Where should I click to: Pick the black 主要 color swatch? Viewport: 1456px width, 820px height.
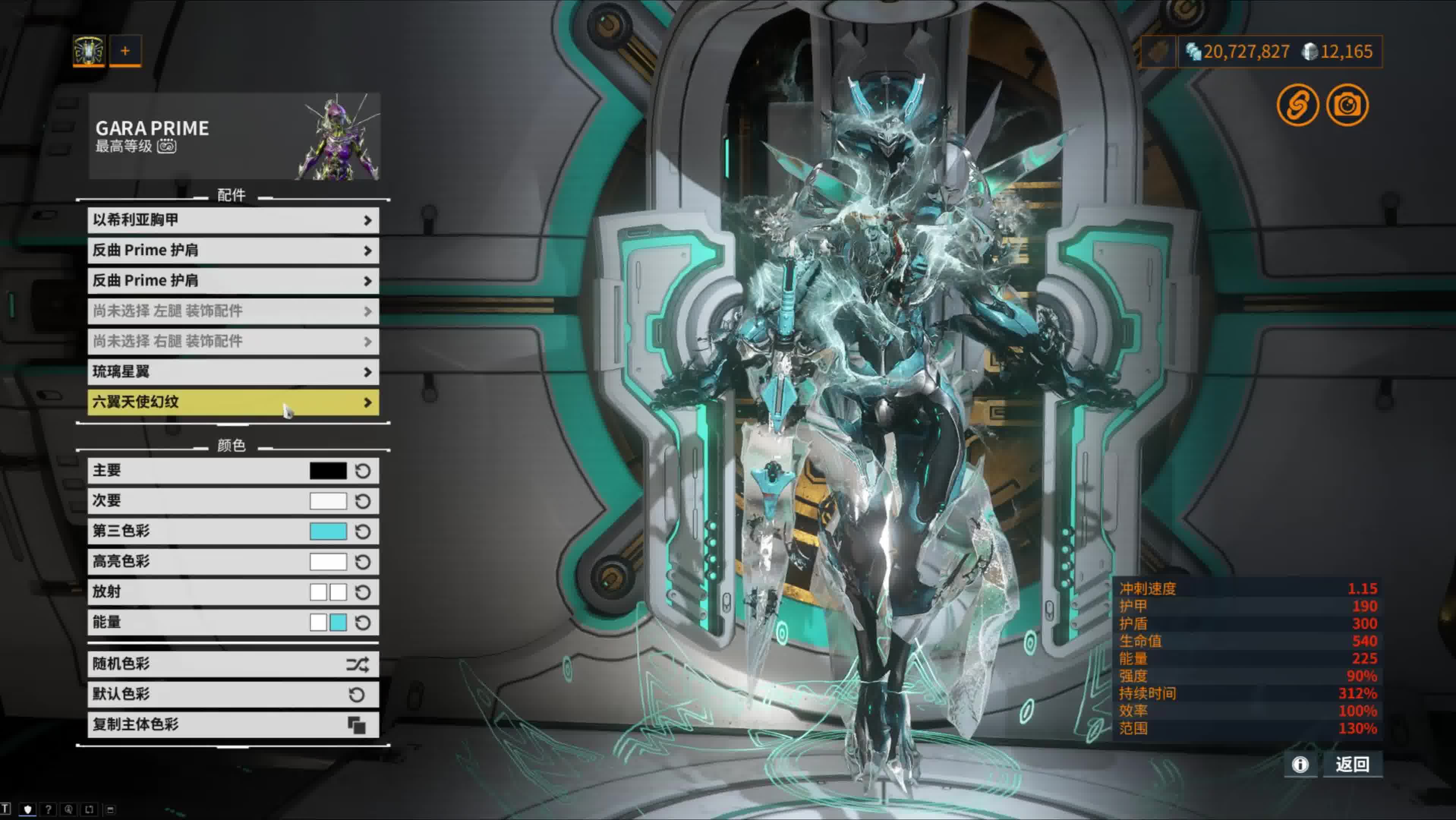[x=328, y=471]
